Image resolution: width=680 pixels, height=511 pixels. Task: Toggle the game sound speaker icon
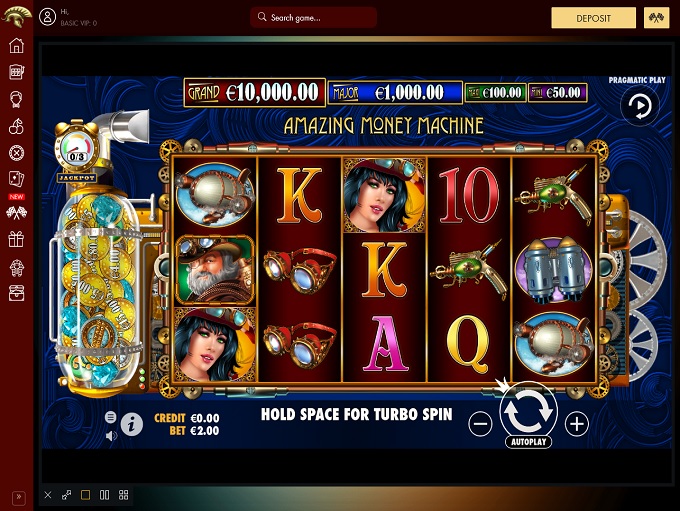(x=111, y=435)
